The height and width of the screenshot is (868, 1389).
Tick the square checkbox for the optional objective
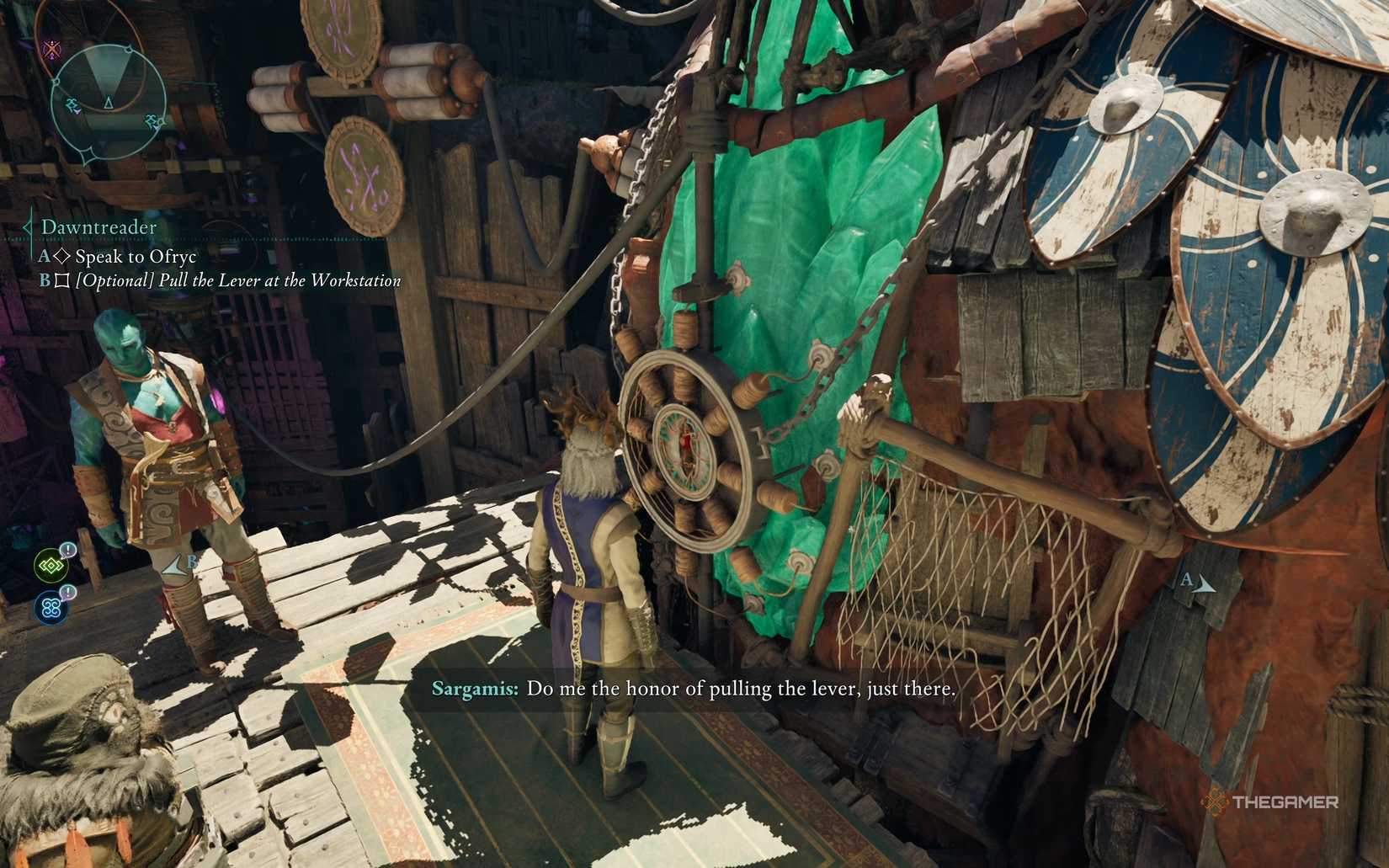pos(64,280)
